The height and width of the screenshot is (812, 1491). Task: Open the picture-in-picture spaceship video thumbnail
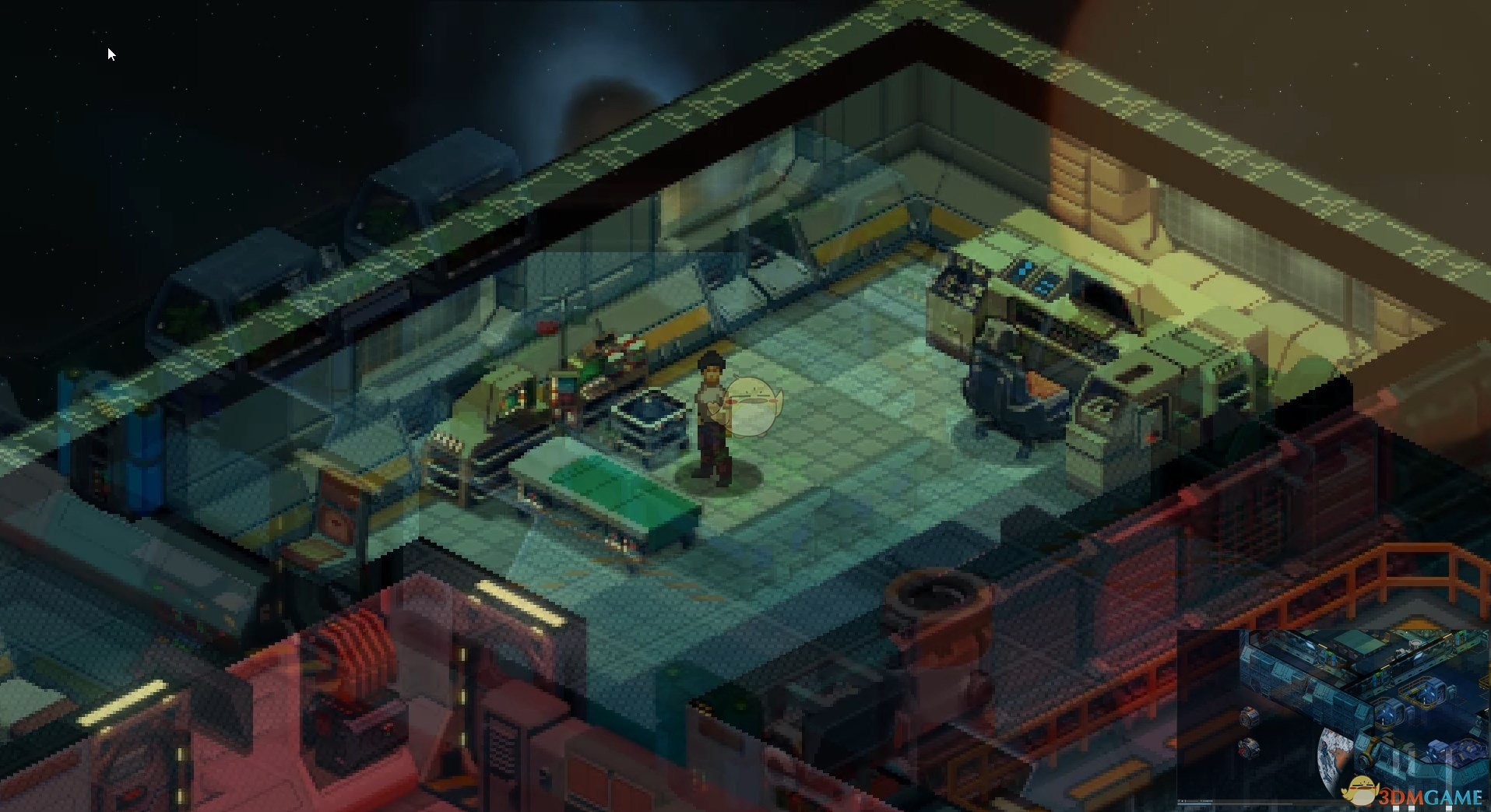(1331, 715)
